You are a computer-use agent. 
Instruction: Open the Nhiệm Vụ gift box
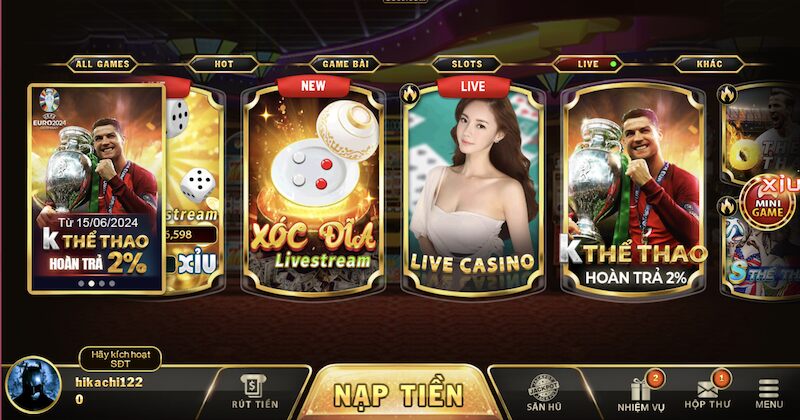click(x=640, y=392)
